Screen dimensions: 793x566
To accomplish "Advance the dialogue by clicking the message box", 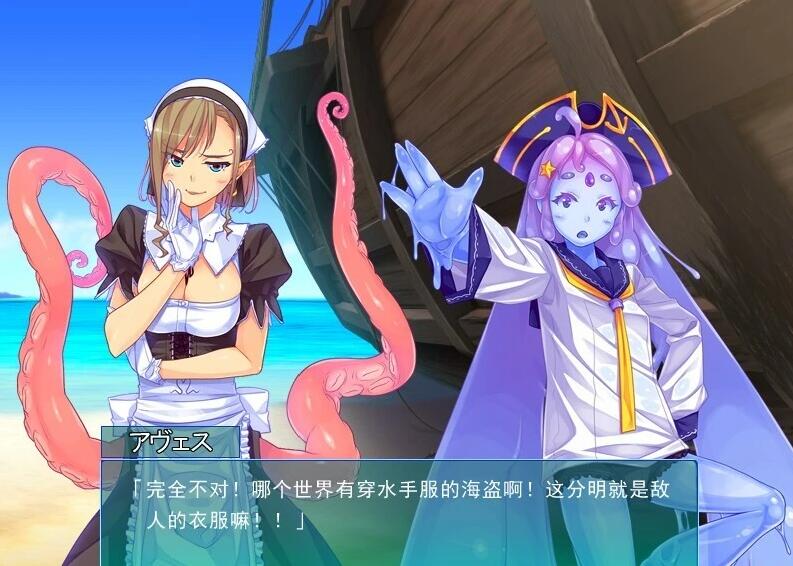I will [398, 511].
